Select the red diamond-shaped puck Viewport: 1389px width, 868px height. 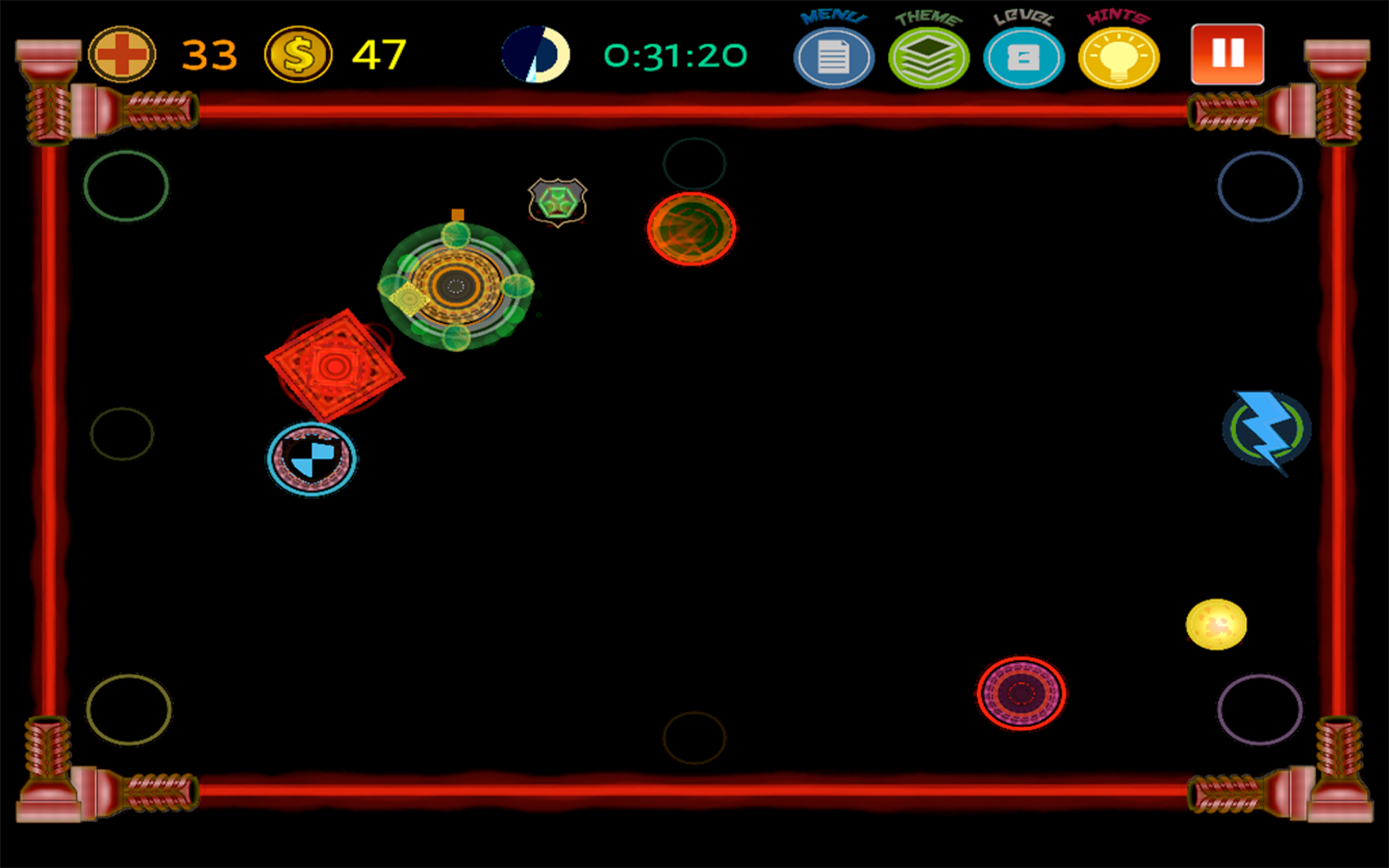coord(335,365)
